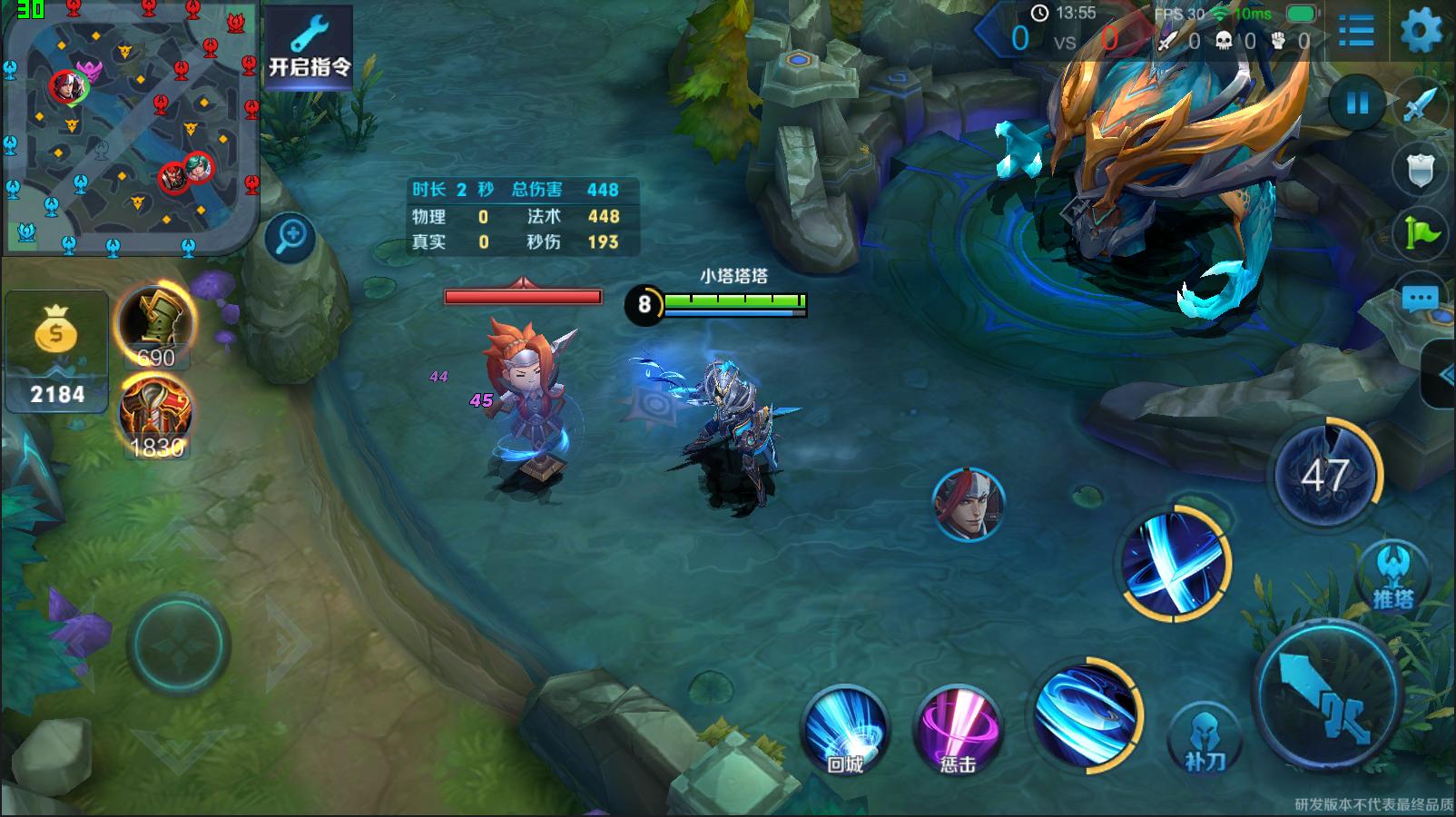Send the shield defend signal
The width and height of the screenshot is (1456, 817).
[1420, 169]
